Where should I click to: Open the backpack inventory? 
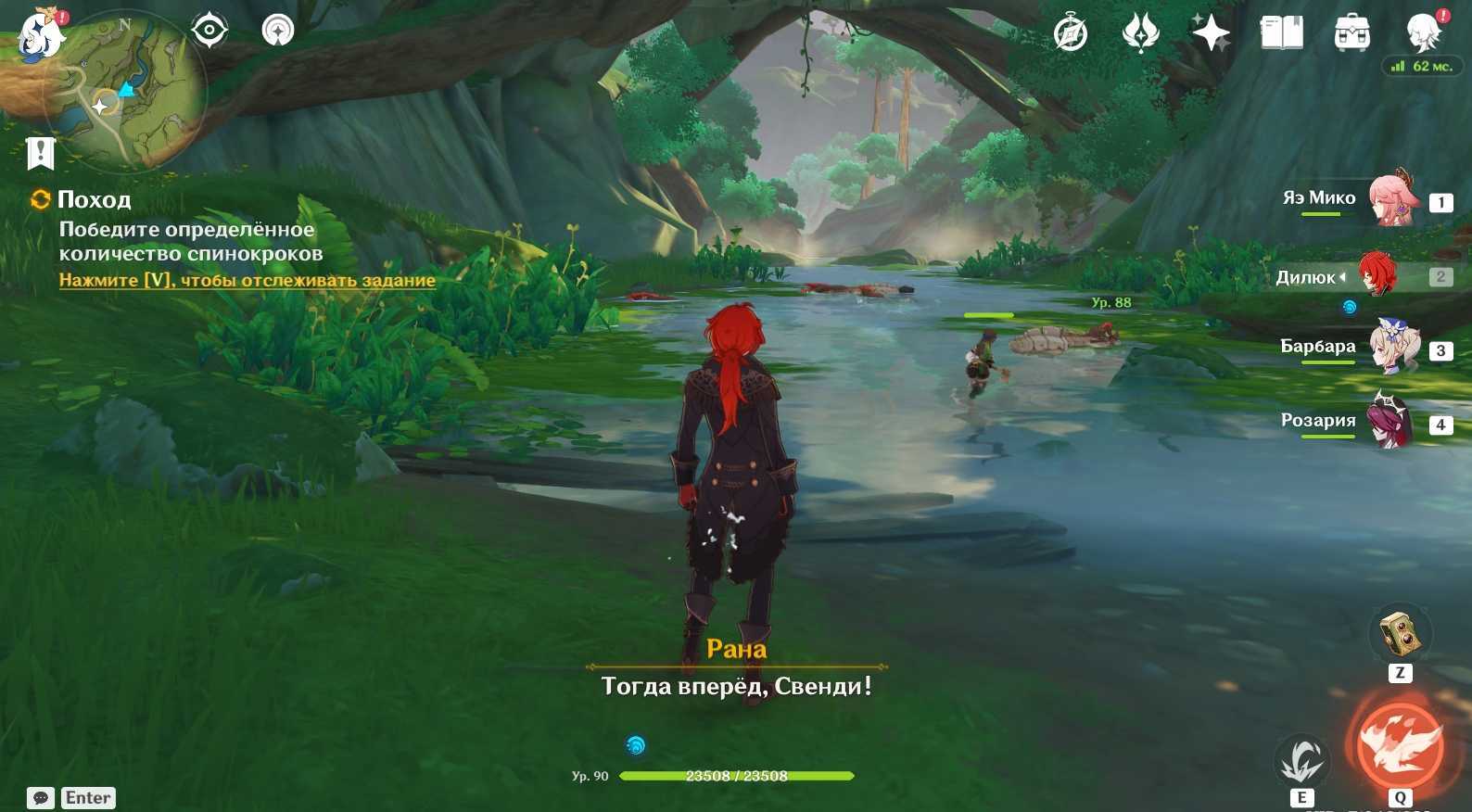pyautogui.click(x=1352, y=34)
